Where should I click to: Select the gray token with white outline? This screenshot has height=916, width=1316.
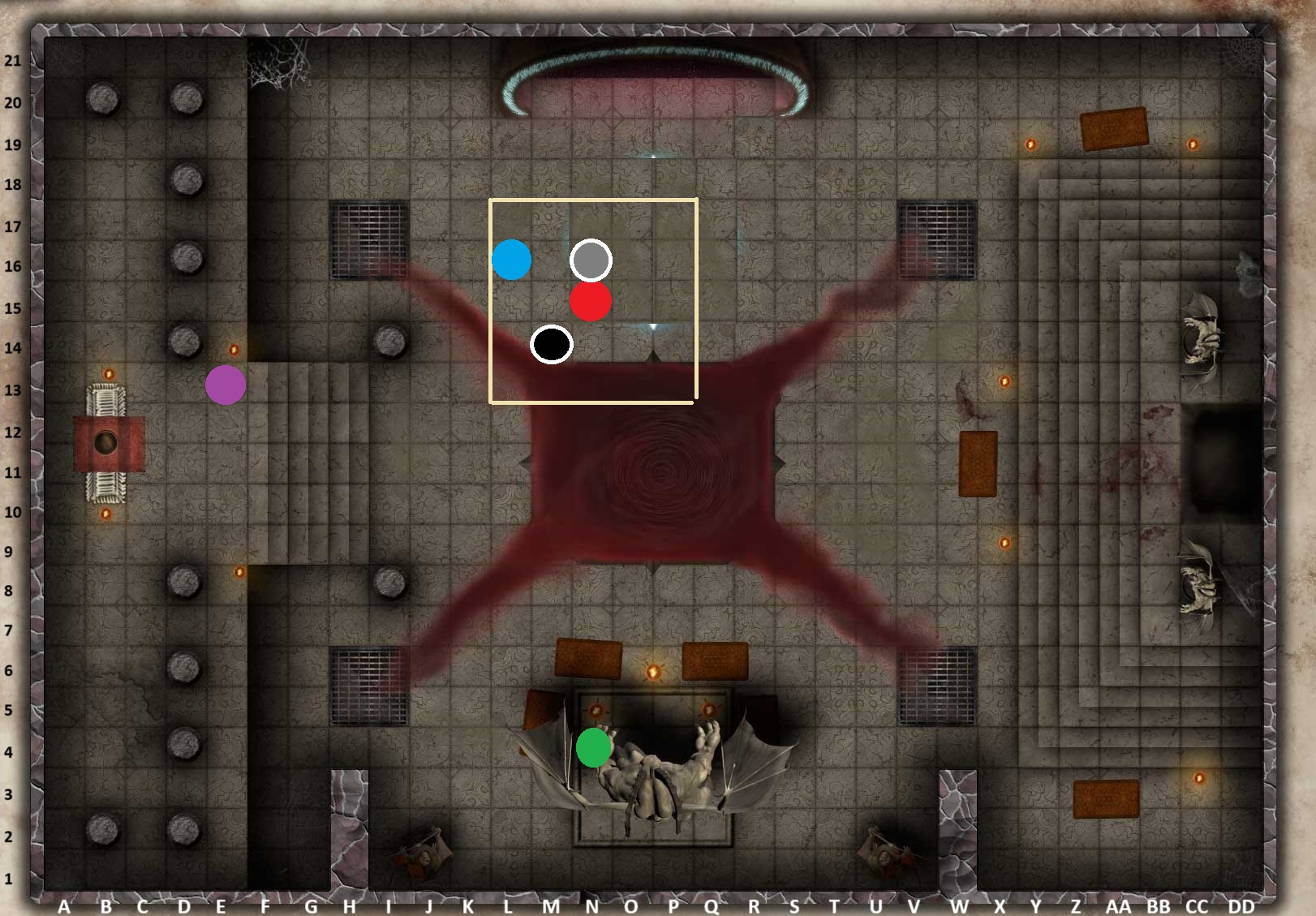pos(591,260)
